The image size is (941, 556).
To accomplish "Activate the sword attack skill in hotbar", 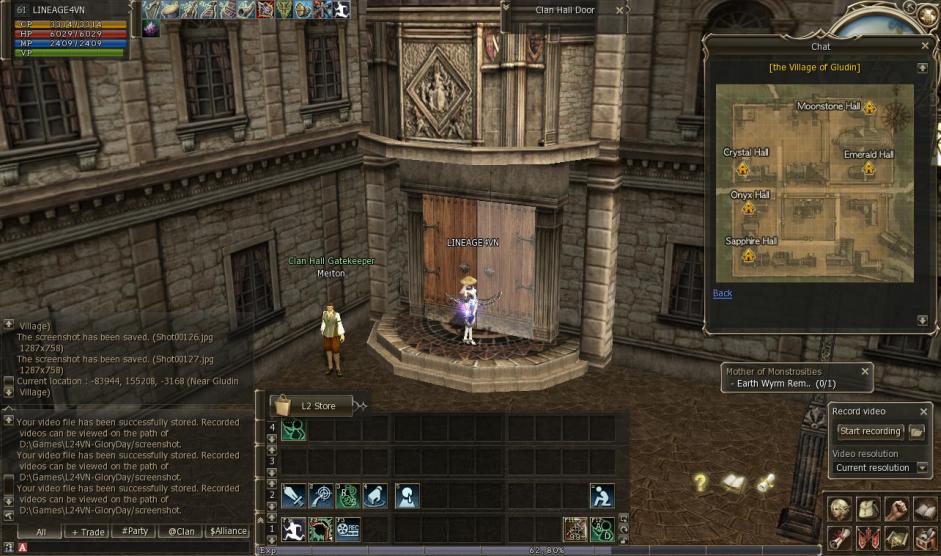I will [293, 496].
